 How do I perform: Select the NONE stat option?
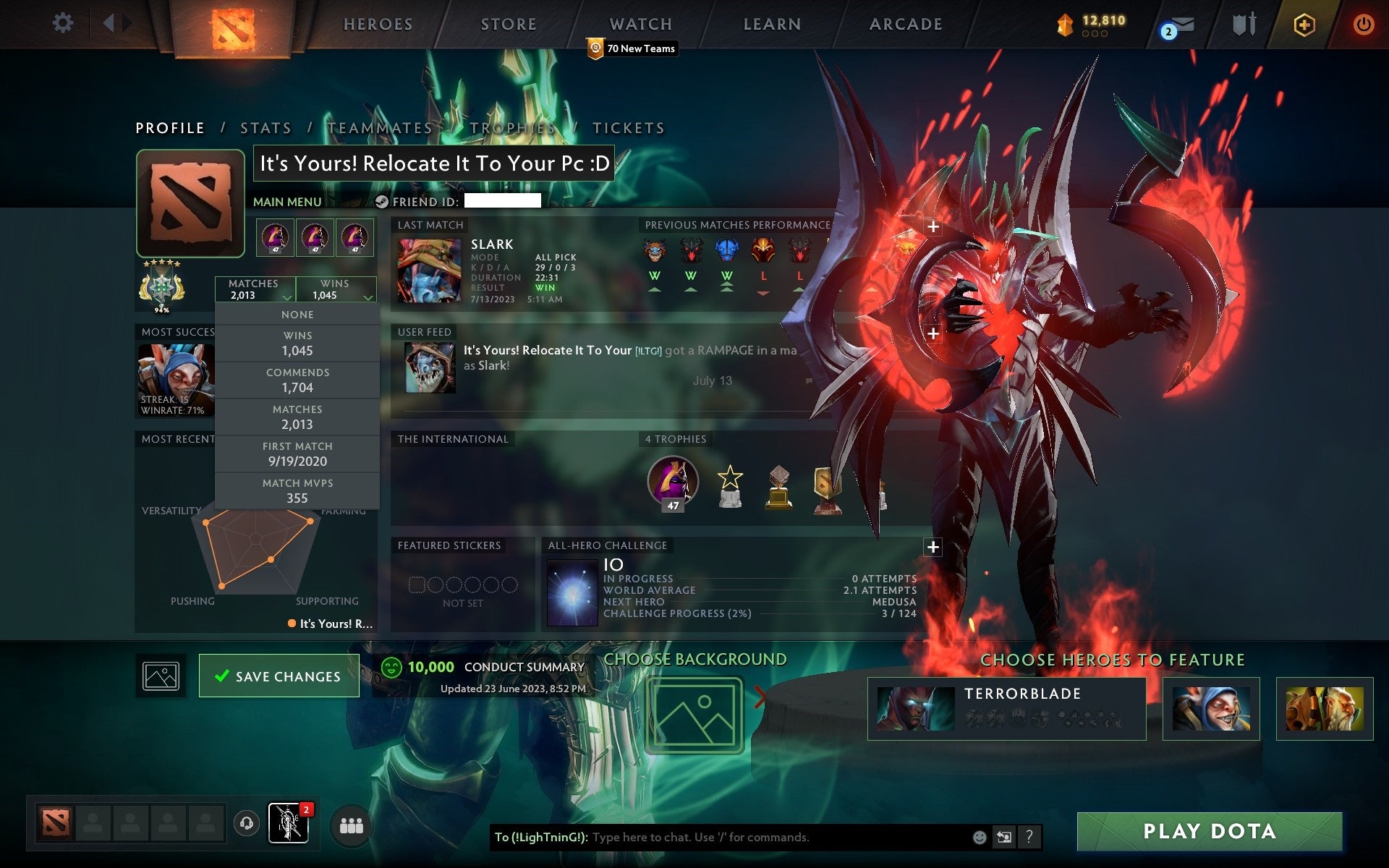297,314
